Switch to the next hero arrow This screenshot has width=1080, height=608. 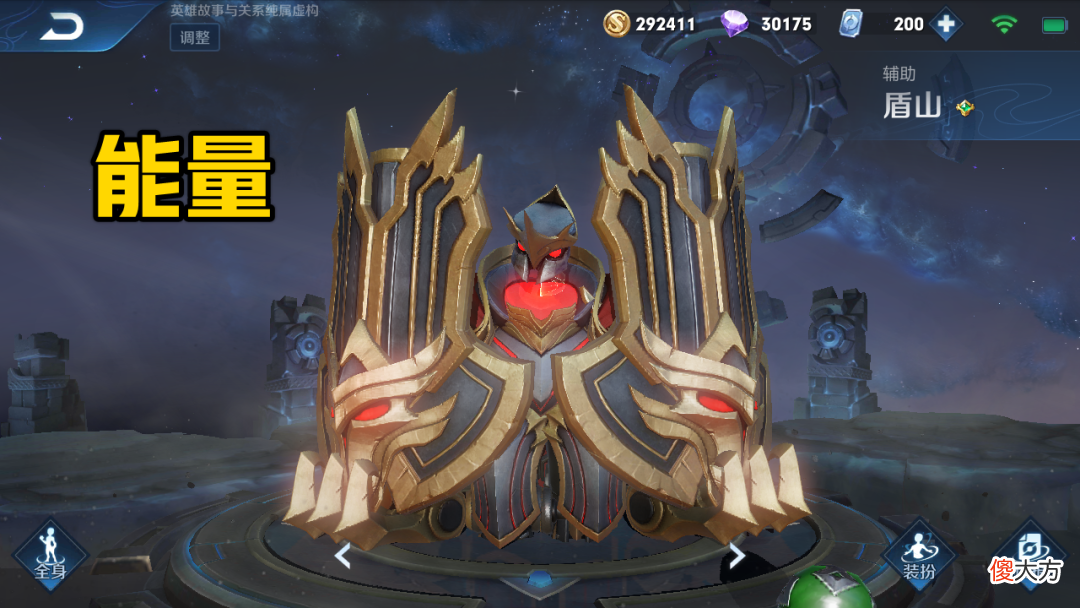[x=737, y=555]
